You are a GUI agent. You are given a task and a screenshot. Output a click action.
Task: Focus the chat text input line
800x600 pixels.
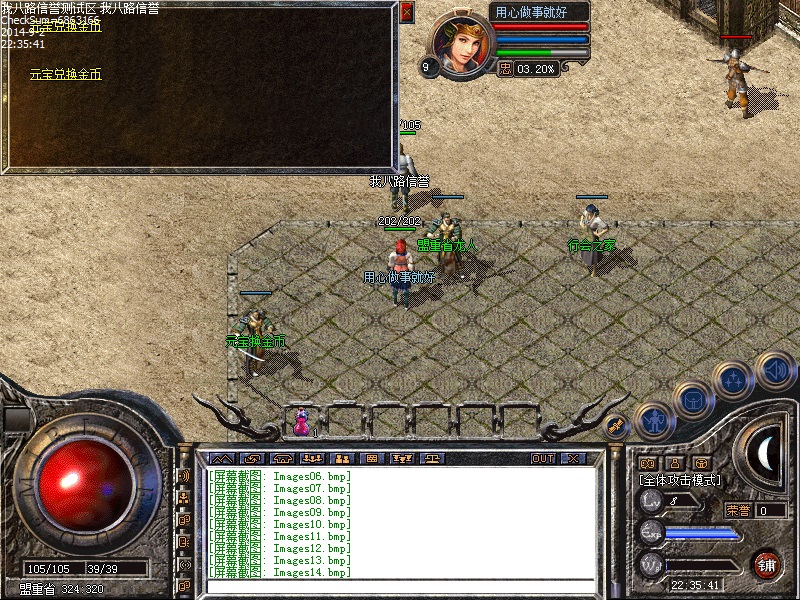coord(400,585)
